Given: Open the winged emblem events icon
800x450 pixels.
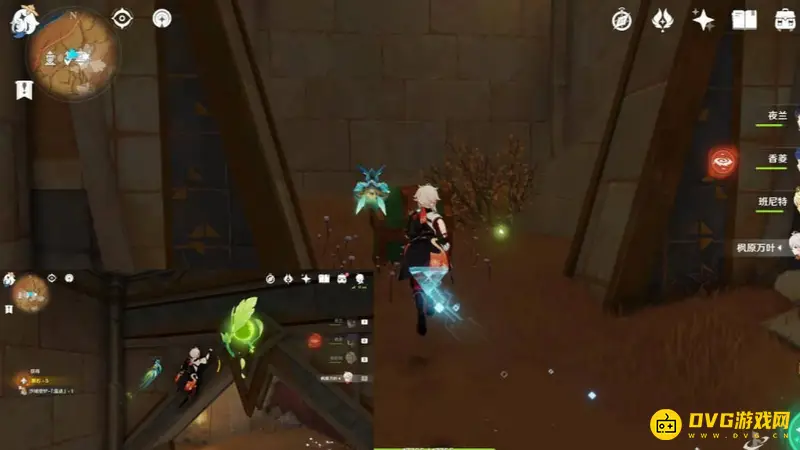Looking at the screenshot, I should pyautogui.click(x=664, y=19).
